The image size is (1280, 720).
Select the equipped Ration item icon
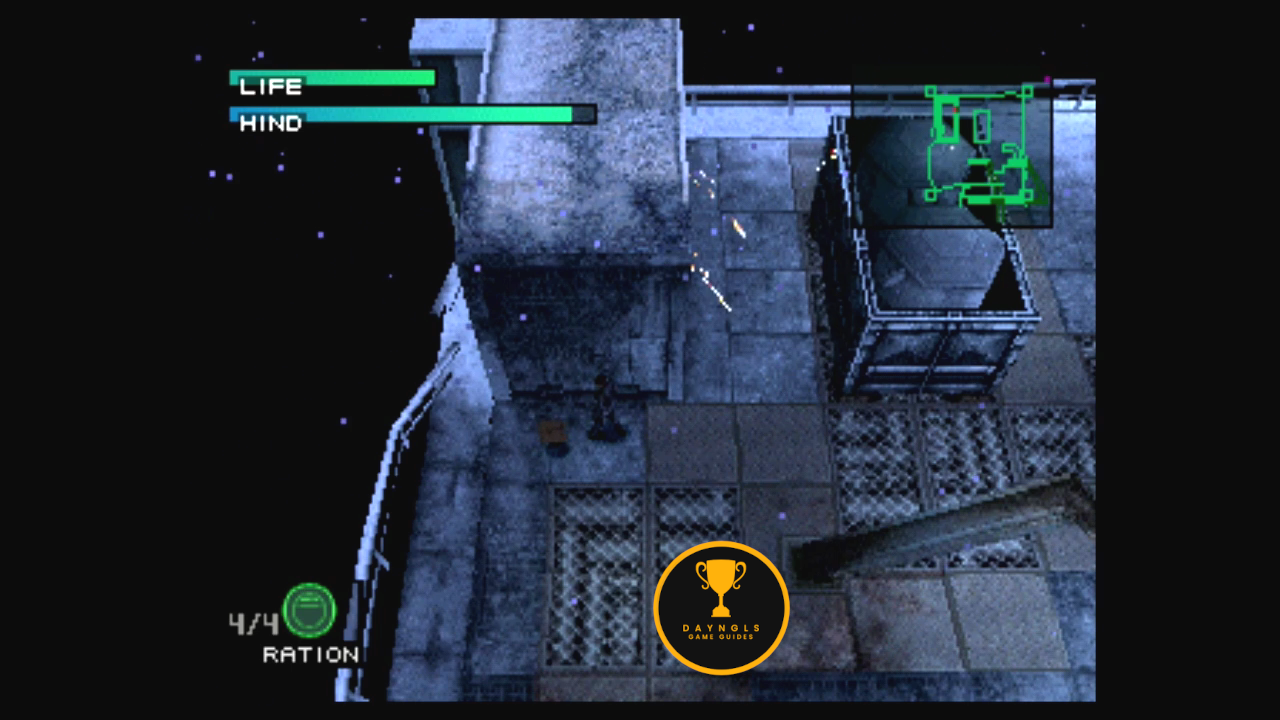click(x=309, y=610)
